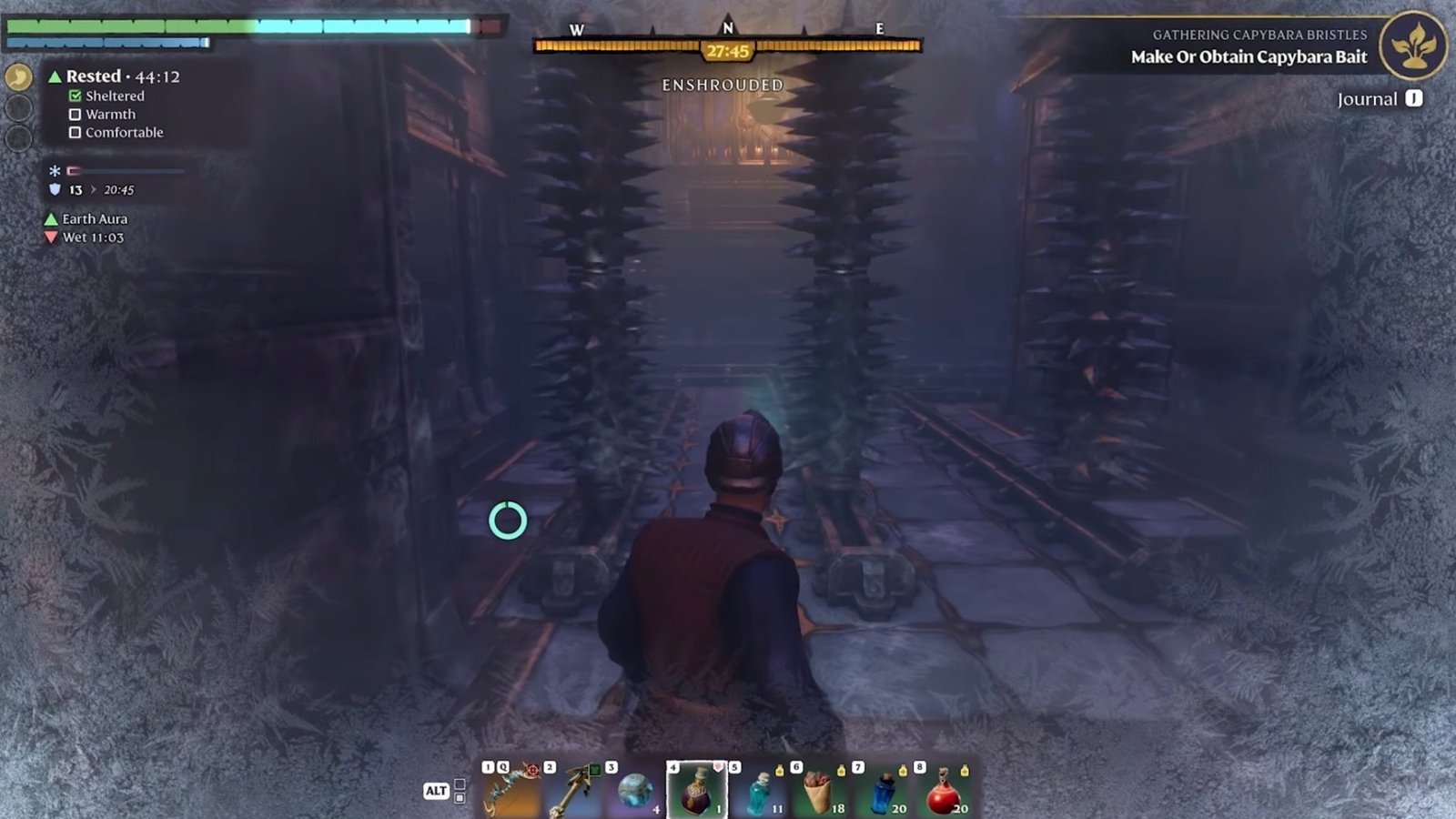Viewport: 1456px width, 819px height.
Task: Toggle the Warmth checkbox
Action: 76,114
